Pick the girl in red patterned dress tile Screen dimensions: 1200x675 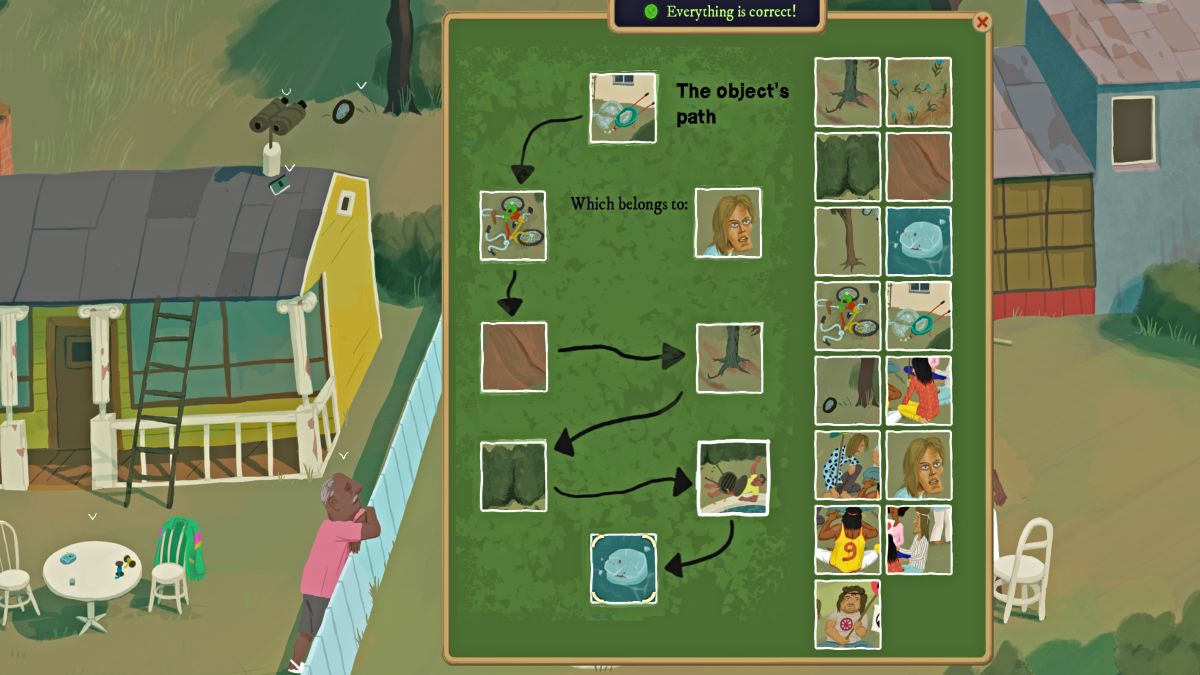(x=918, y=390)
